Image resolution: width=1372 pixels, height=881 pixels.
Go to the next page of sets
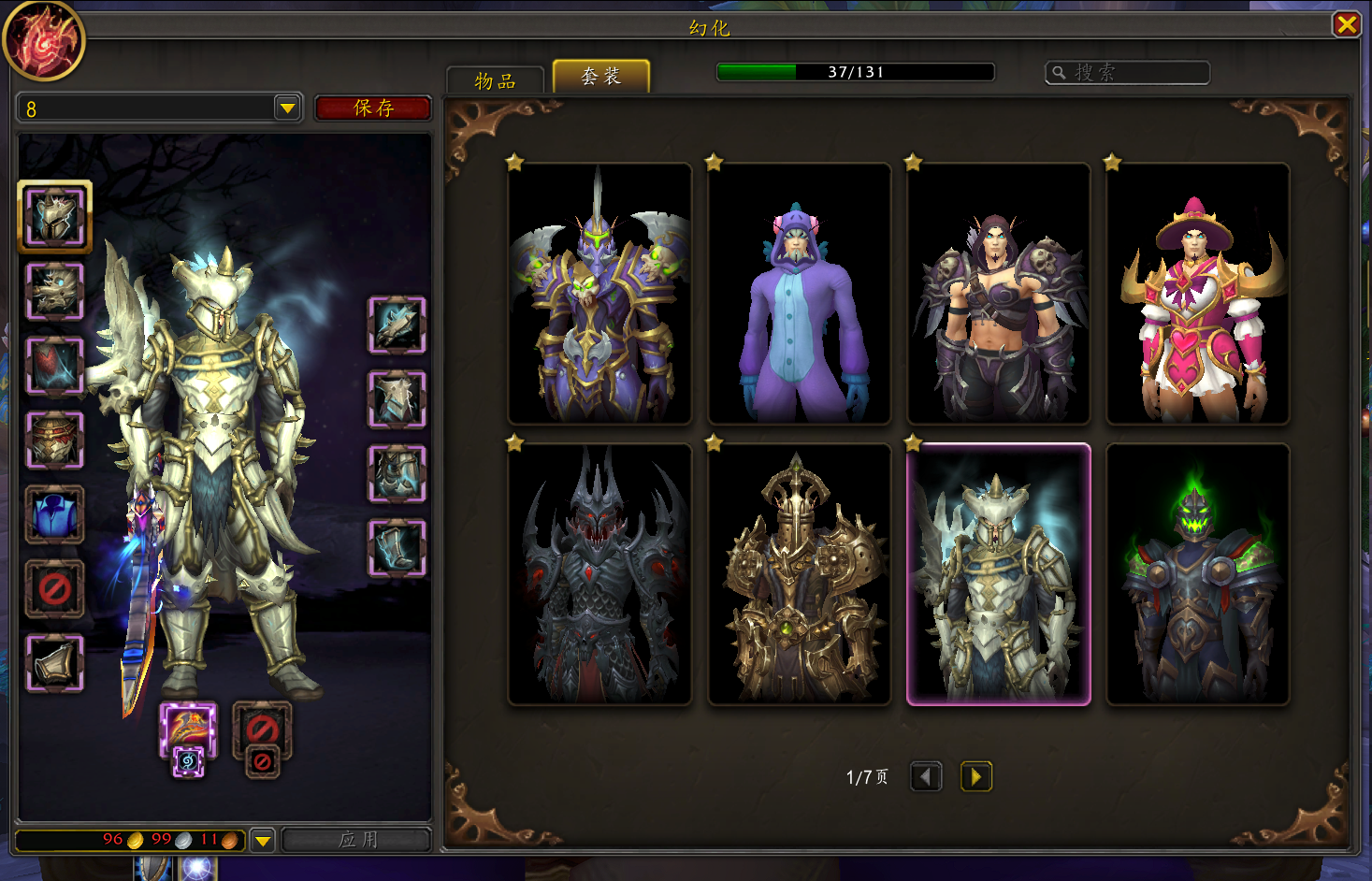[975, 776]
